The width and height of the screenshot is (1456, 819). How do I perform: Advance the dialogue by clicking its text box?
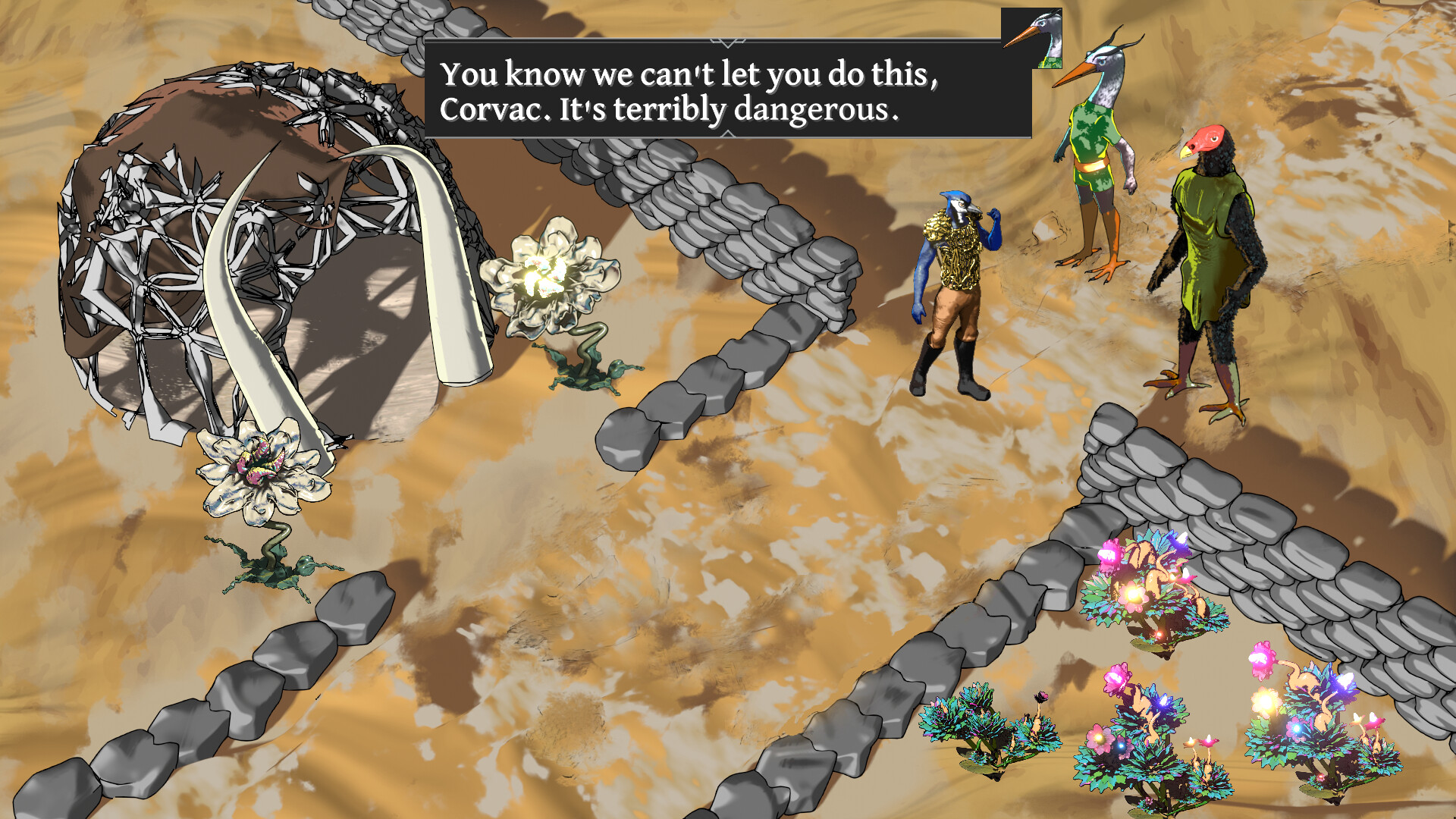click(728, 91)
